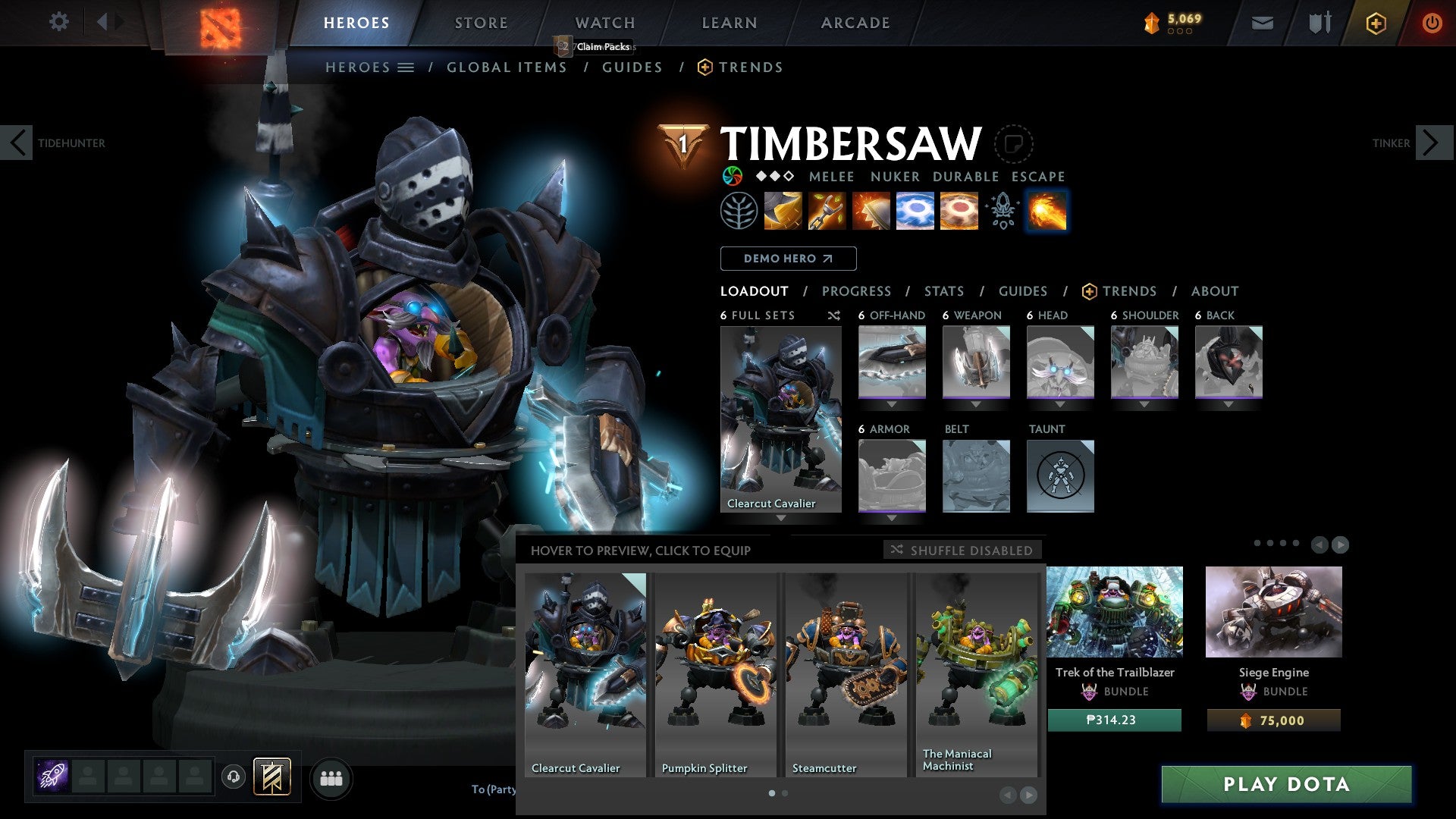The image size is (1456, 819).
Task: Select the highlighted flame ability icon
Action: [1046, 212]
